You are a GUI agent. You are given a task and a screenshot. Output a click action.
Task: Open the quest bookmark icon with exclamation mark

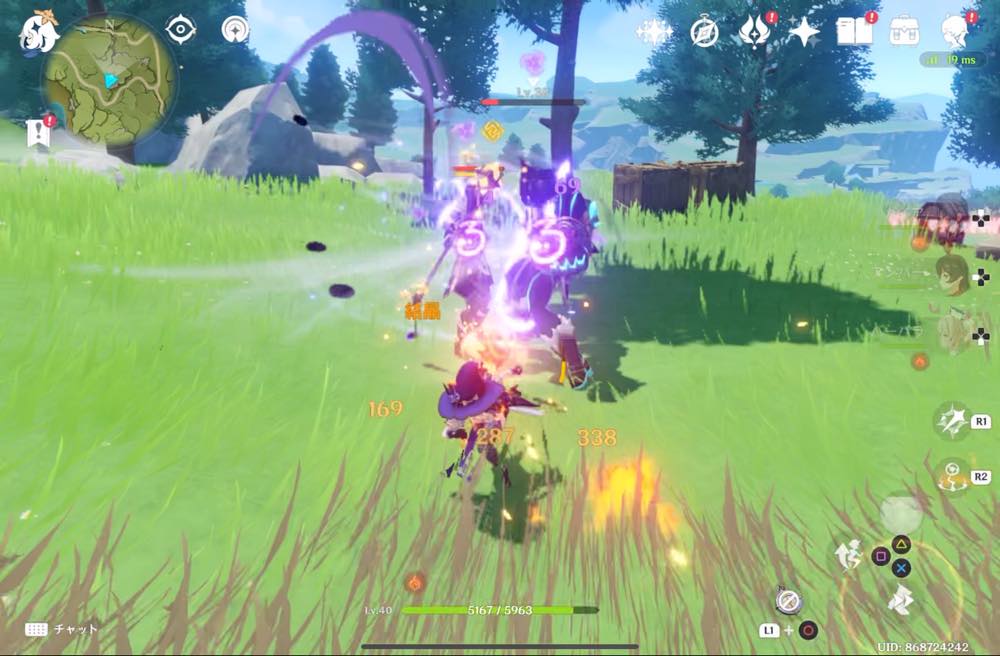[40, 132]
